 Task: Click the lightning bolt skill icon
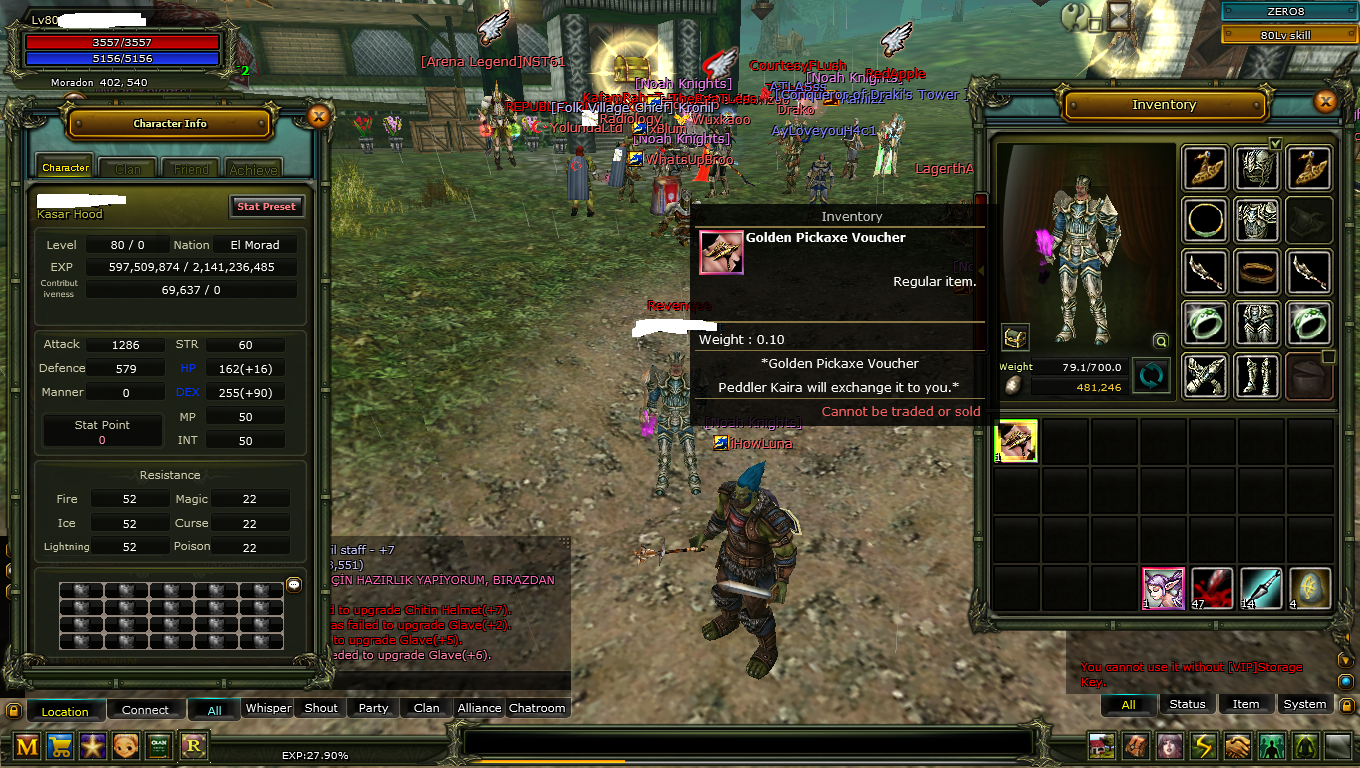[x=1203, y=745]
